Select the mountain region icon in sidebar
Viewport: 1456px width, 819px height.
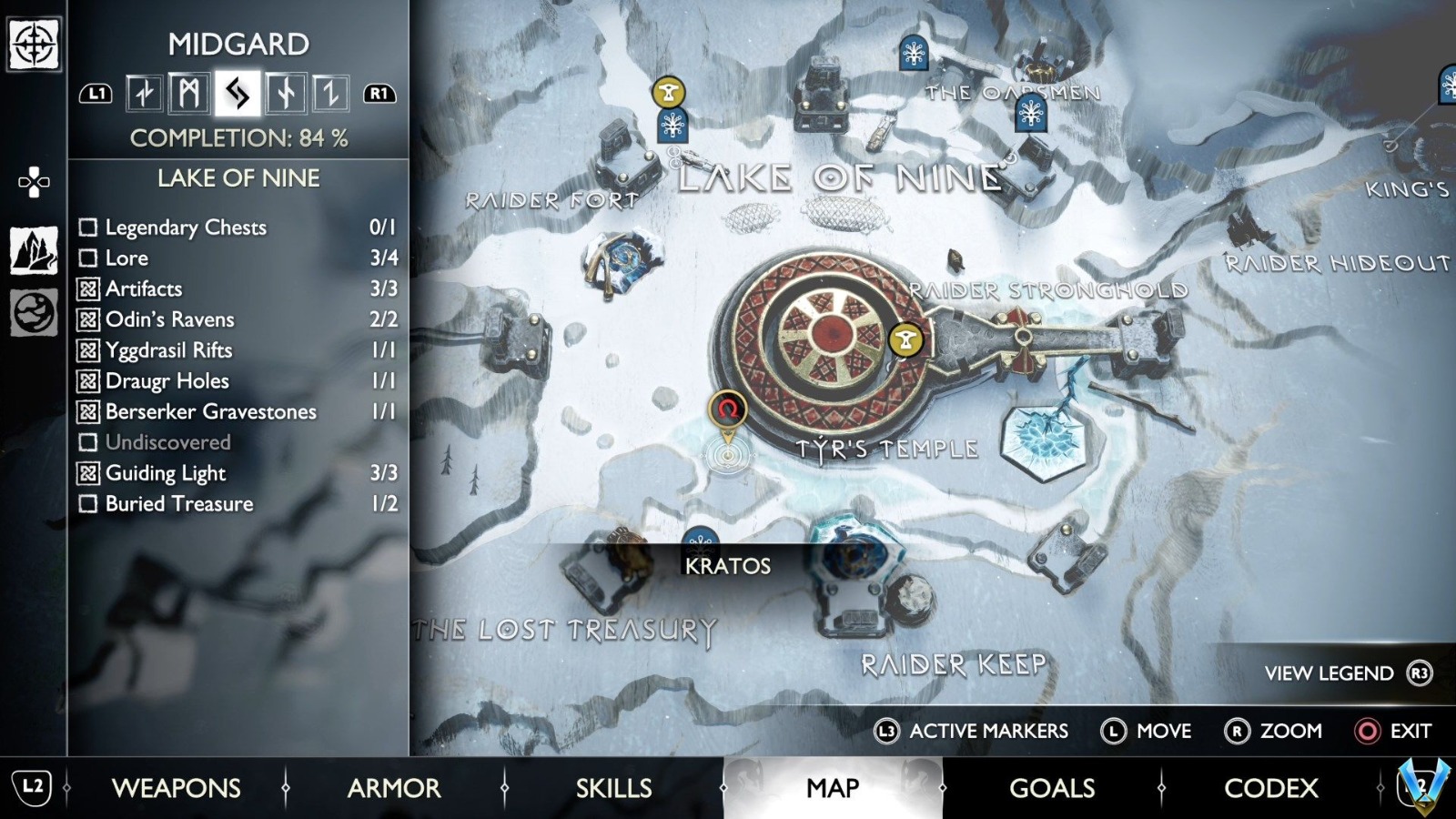tap(34, 250)
